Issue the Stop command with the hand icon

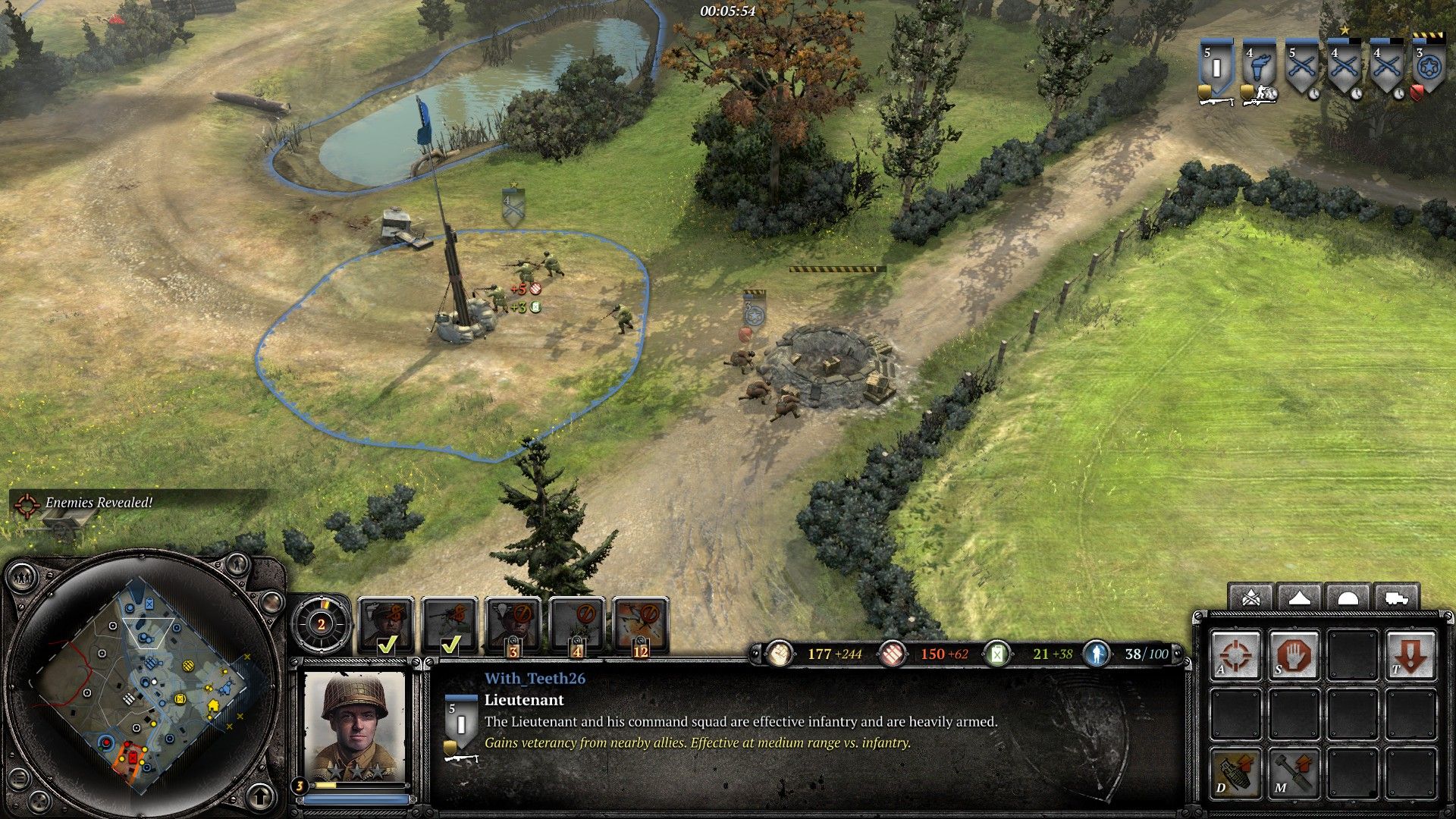[1294, 654]
